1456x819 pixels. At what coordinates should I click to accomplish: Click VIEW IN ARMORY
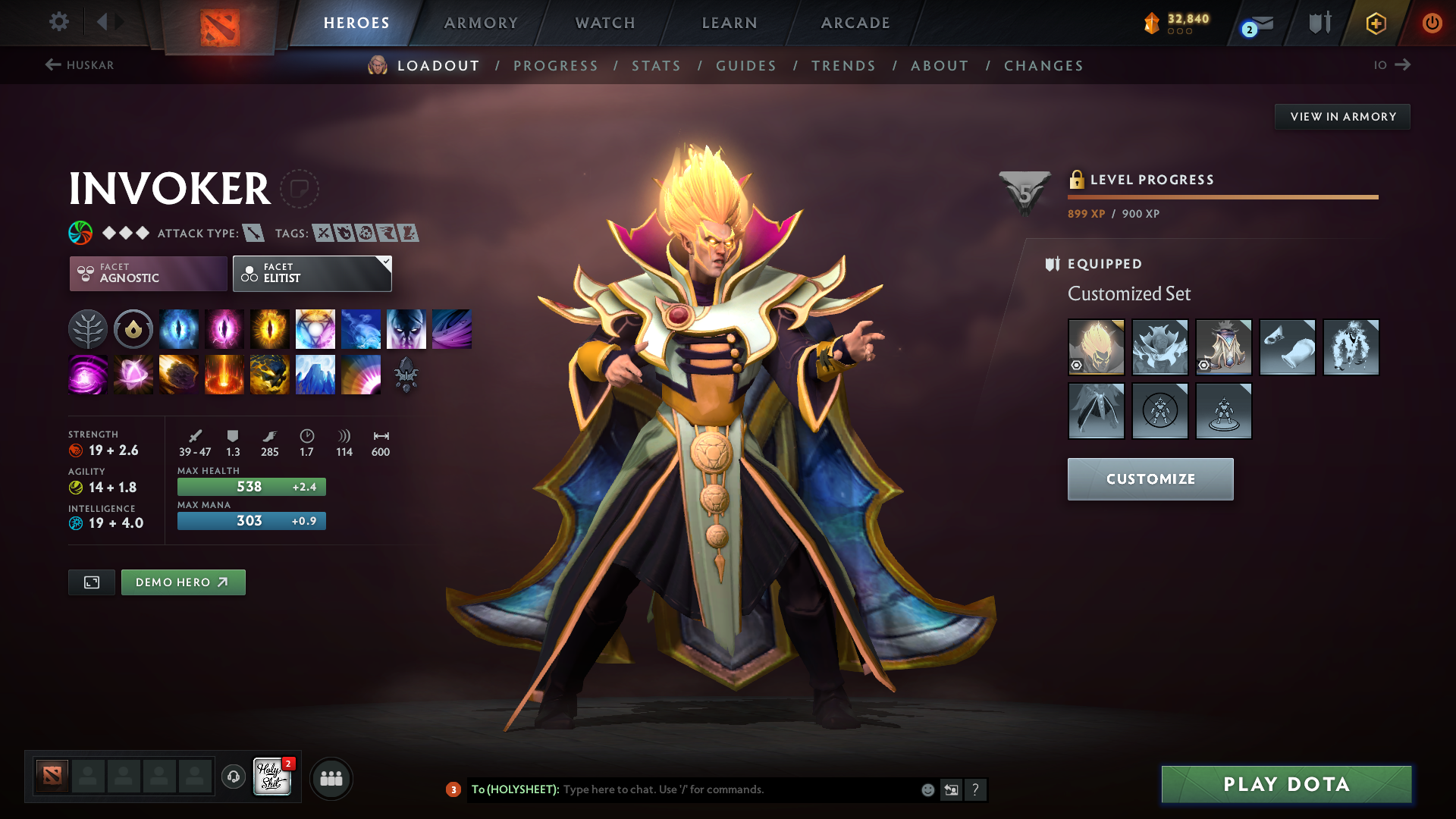click(x=1341, y=116)
